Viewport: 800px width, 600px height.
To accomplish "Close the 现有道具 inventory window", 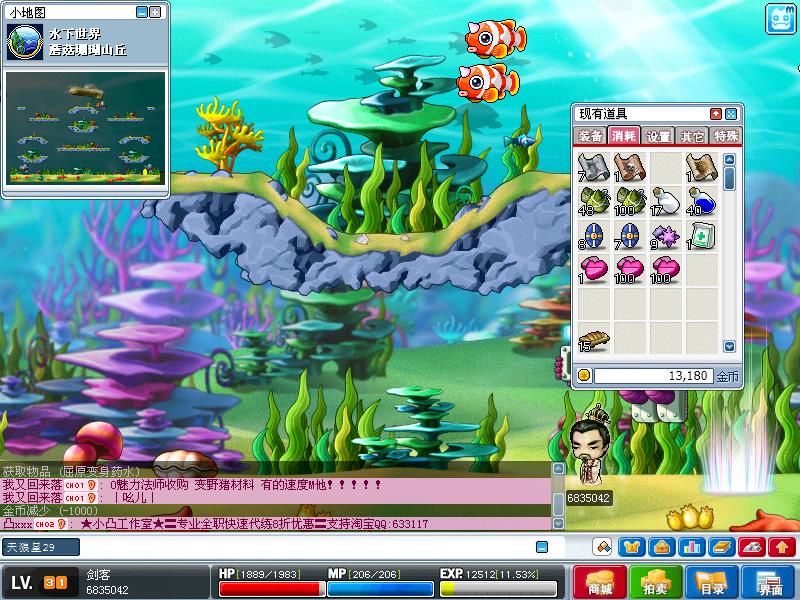I will click(x=731, y=114).
